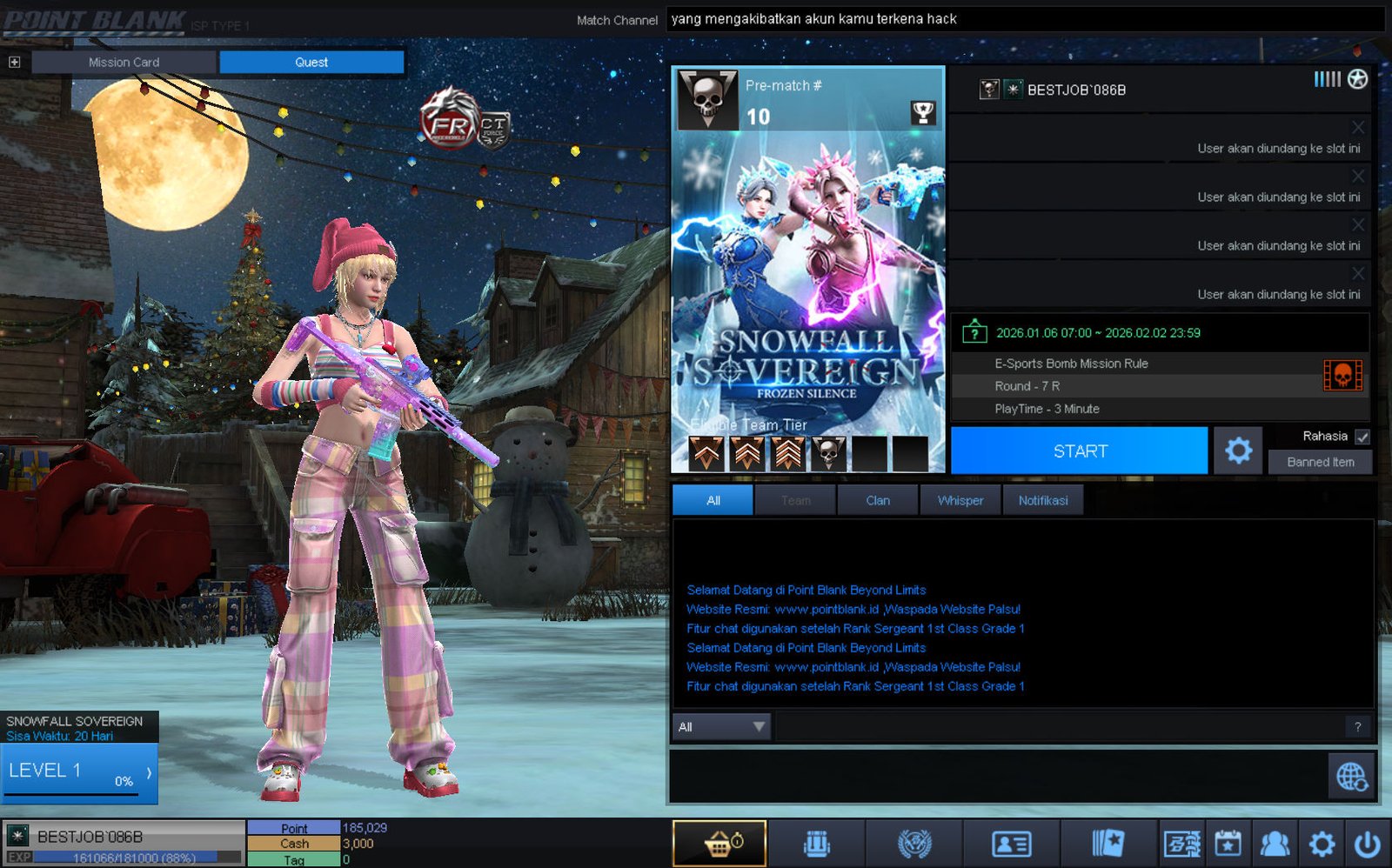Toggle the Rahasia checkbox
The height and width of the screenshot is (868, 1392).
1362,437
